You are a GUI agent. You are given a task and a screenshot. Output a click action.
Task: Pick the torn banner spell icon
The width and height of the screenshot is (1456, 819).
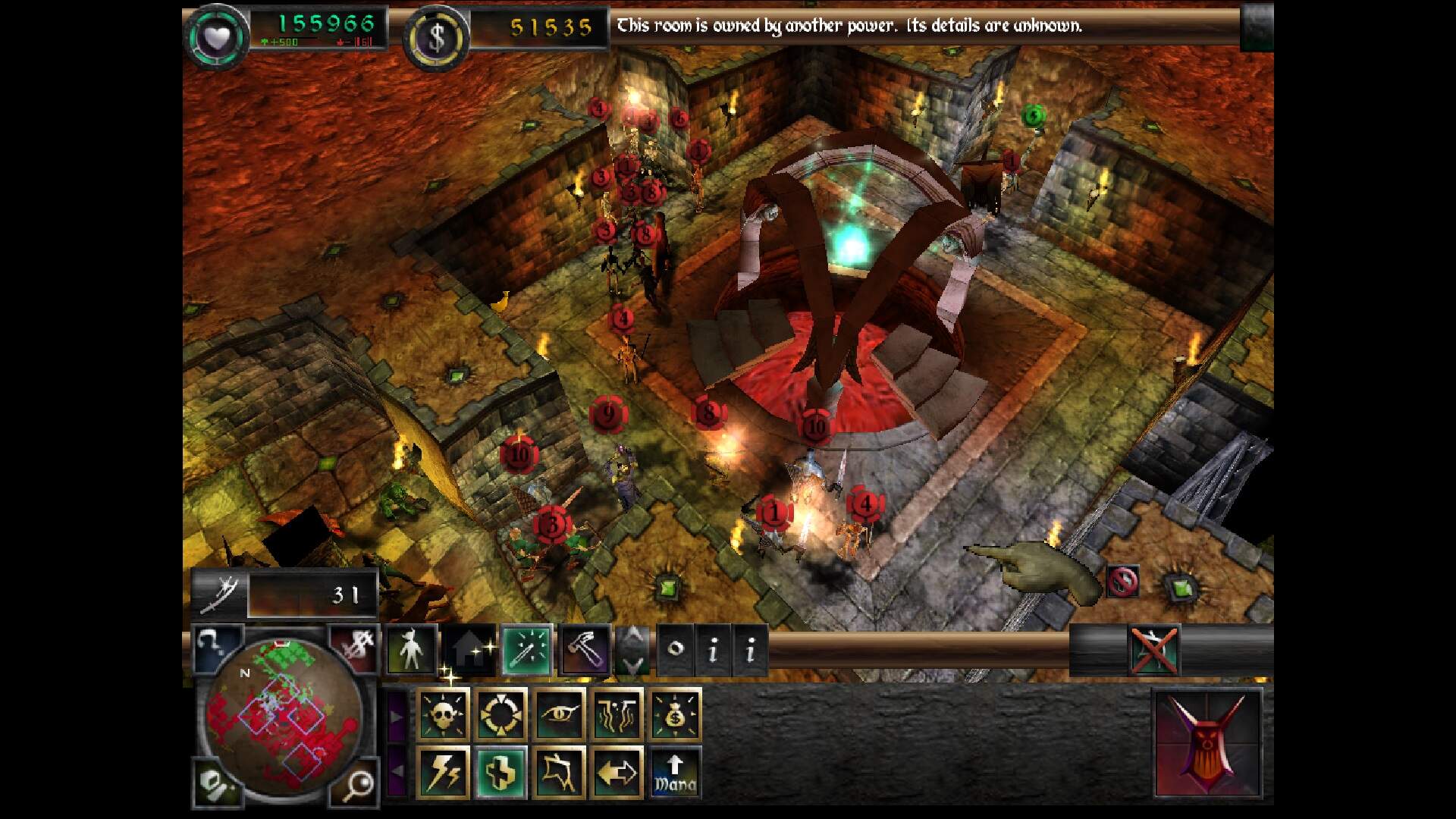click(x=560, y=772)
